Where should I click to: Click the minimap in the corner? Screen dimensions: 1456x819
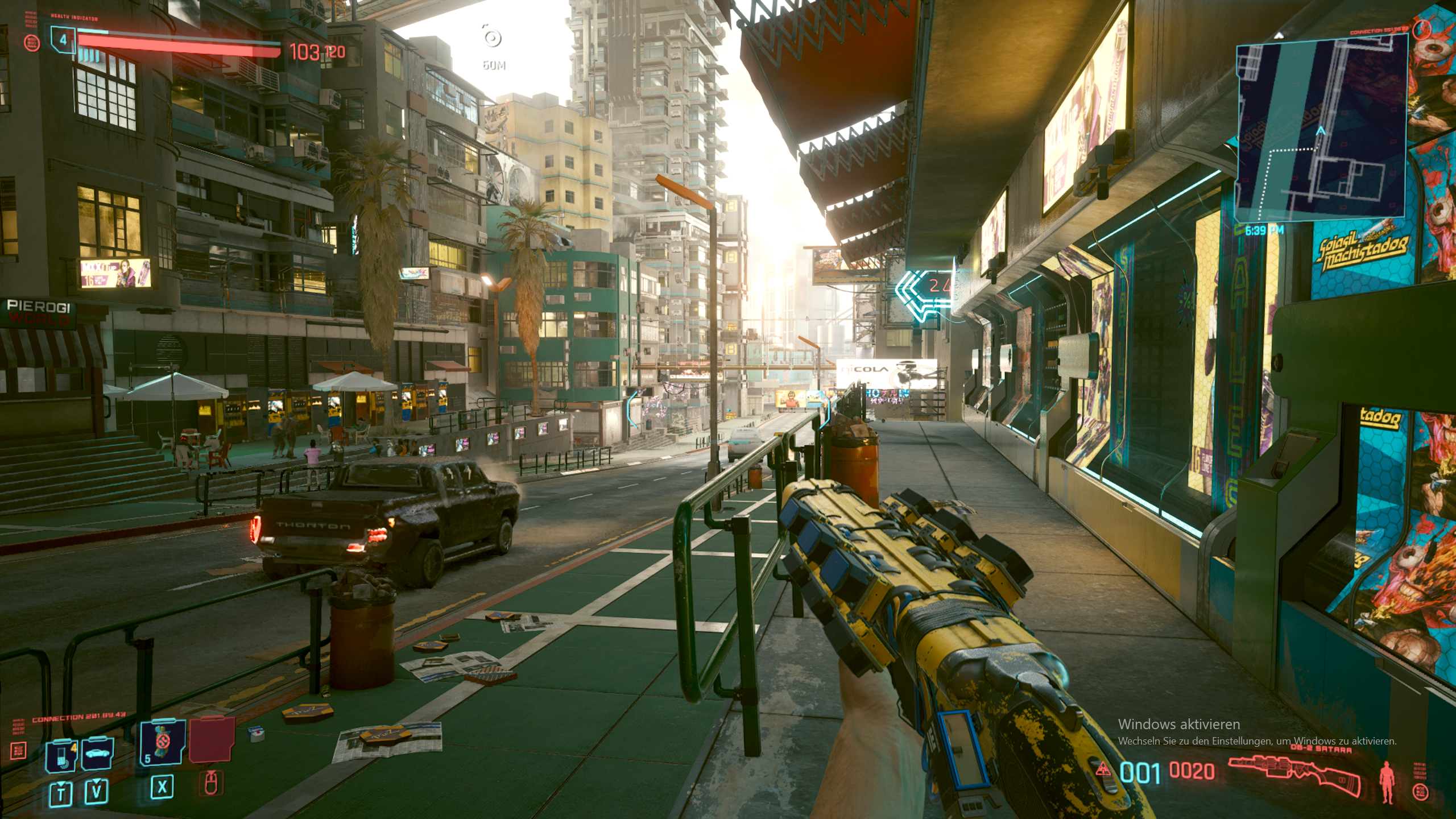tap(1321, 126)
